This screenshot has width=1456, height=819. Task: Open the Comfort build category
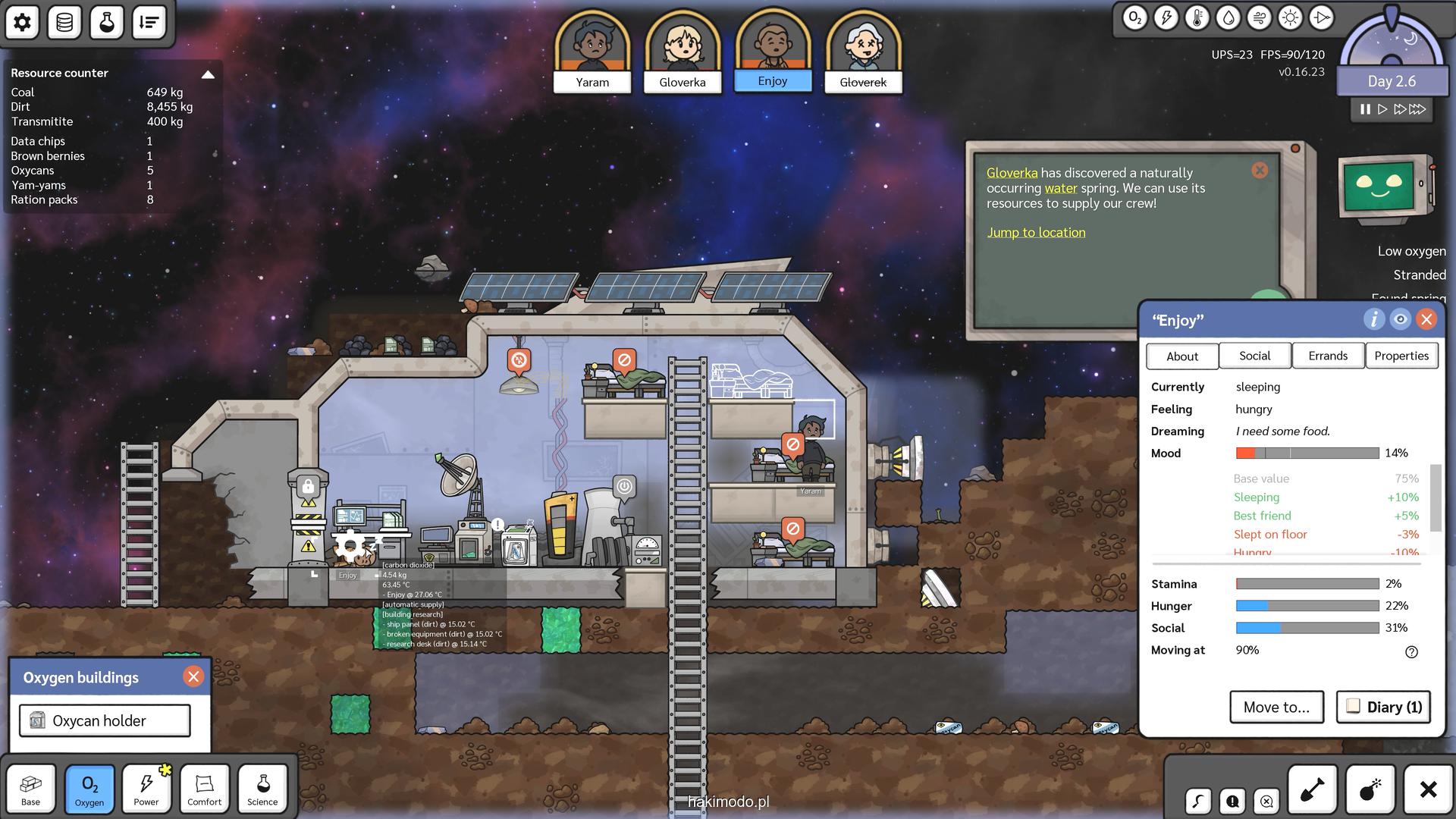coord(205,789)
